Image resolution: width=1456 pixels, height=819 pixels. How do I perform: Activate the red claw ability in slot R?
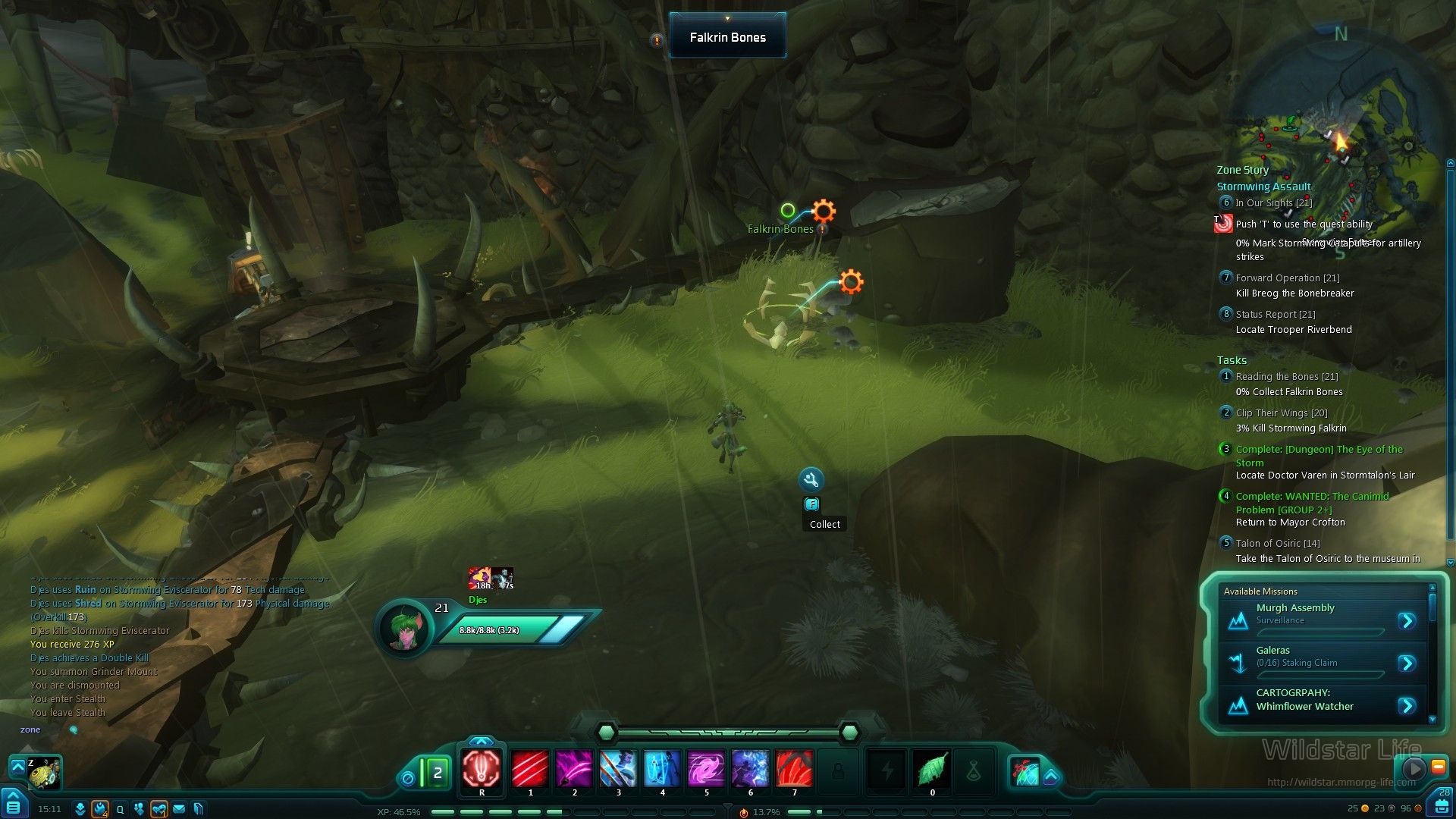[x=482, y=769]
